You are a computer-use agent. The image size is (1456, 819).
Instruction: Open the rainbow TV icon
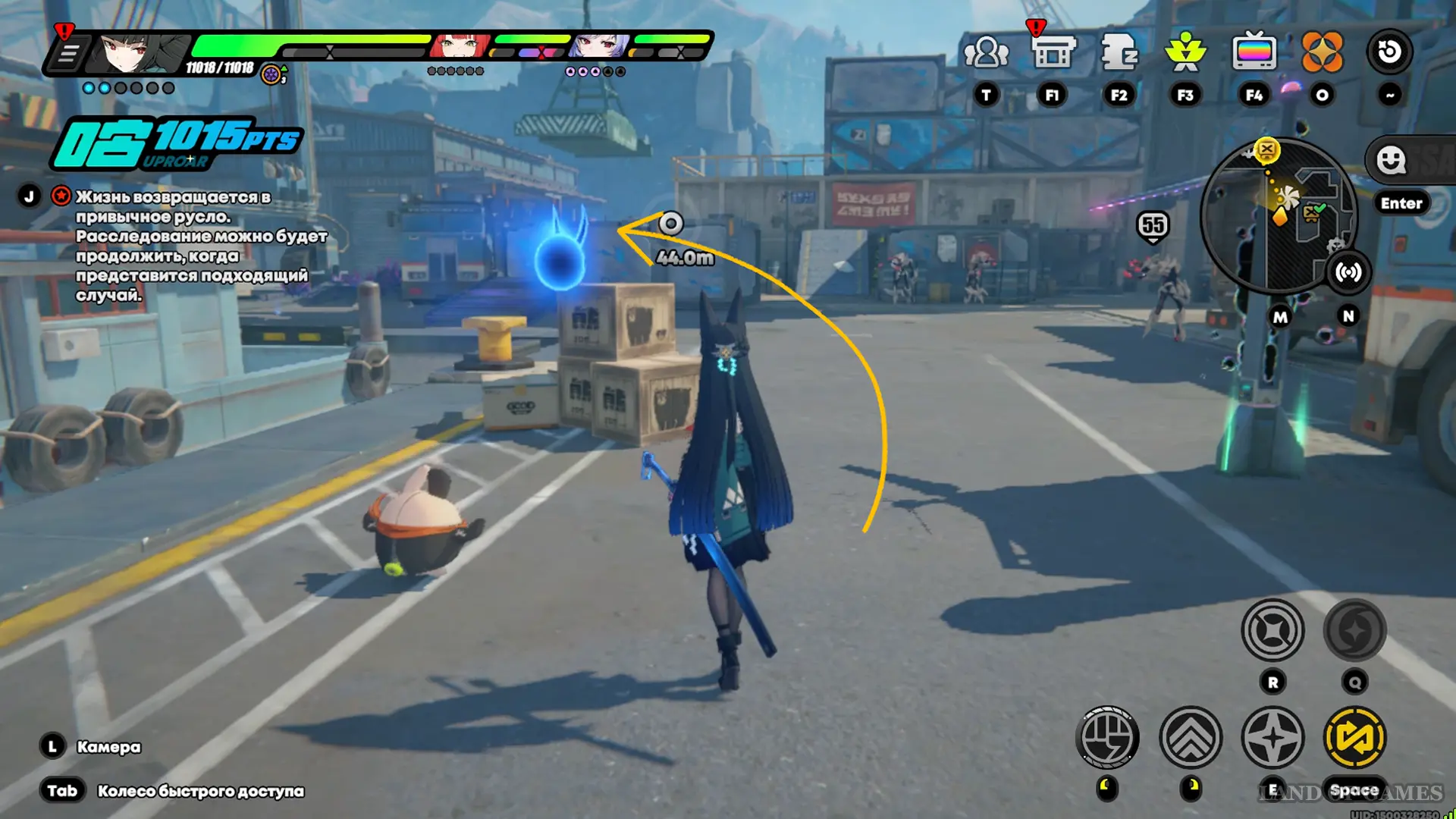tap(1254, 53)
